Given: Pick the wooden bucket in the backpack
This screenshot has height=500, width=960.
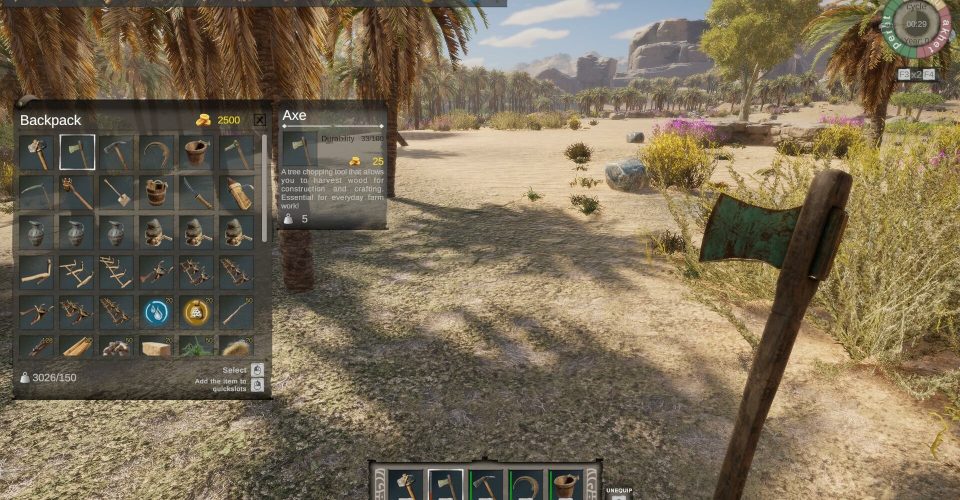Looking at the screenshot, I should pyautogui.click(x=157, y=193).
